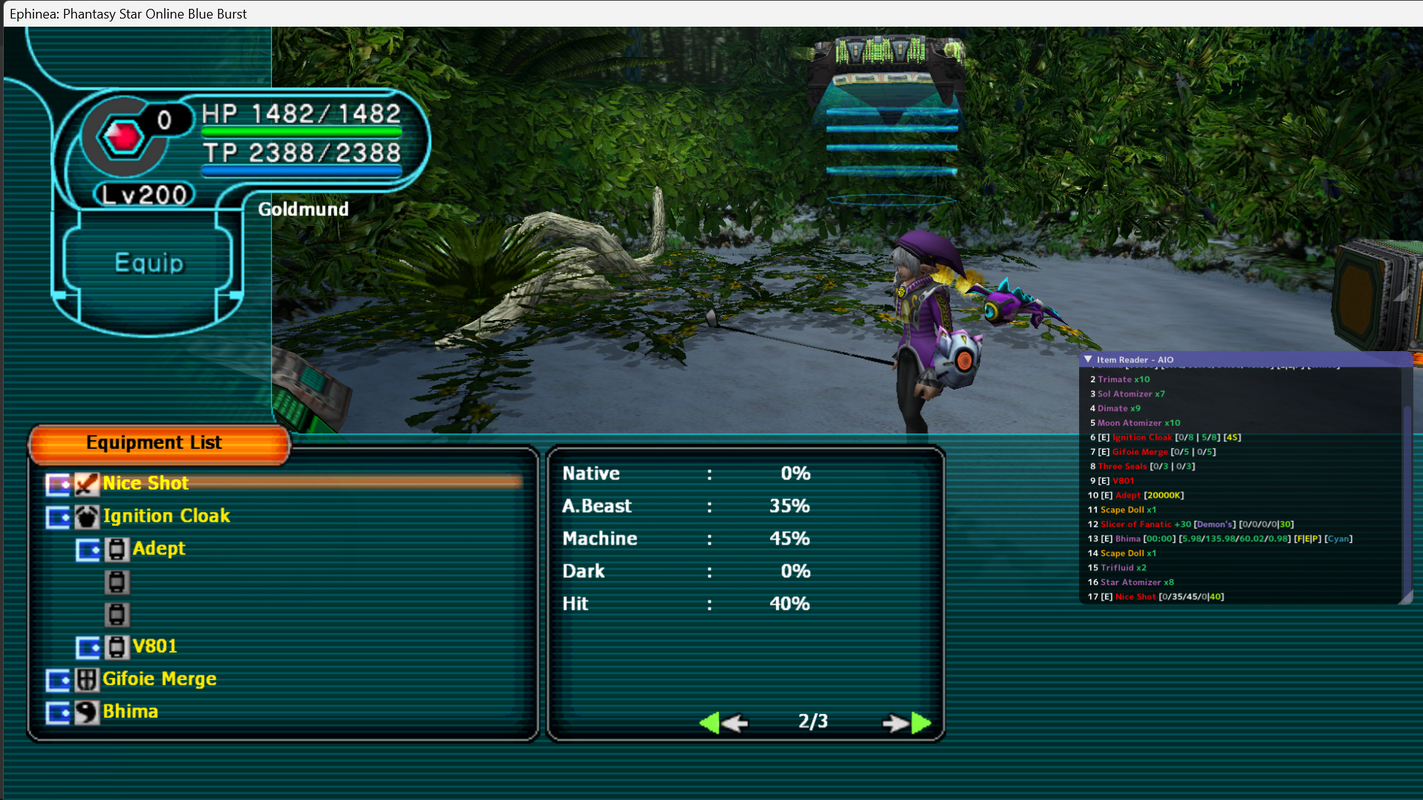Pick the V801 unit entry
1423x800 pixels.
[x=154, y=647]
